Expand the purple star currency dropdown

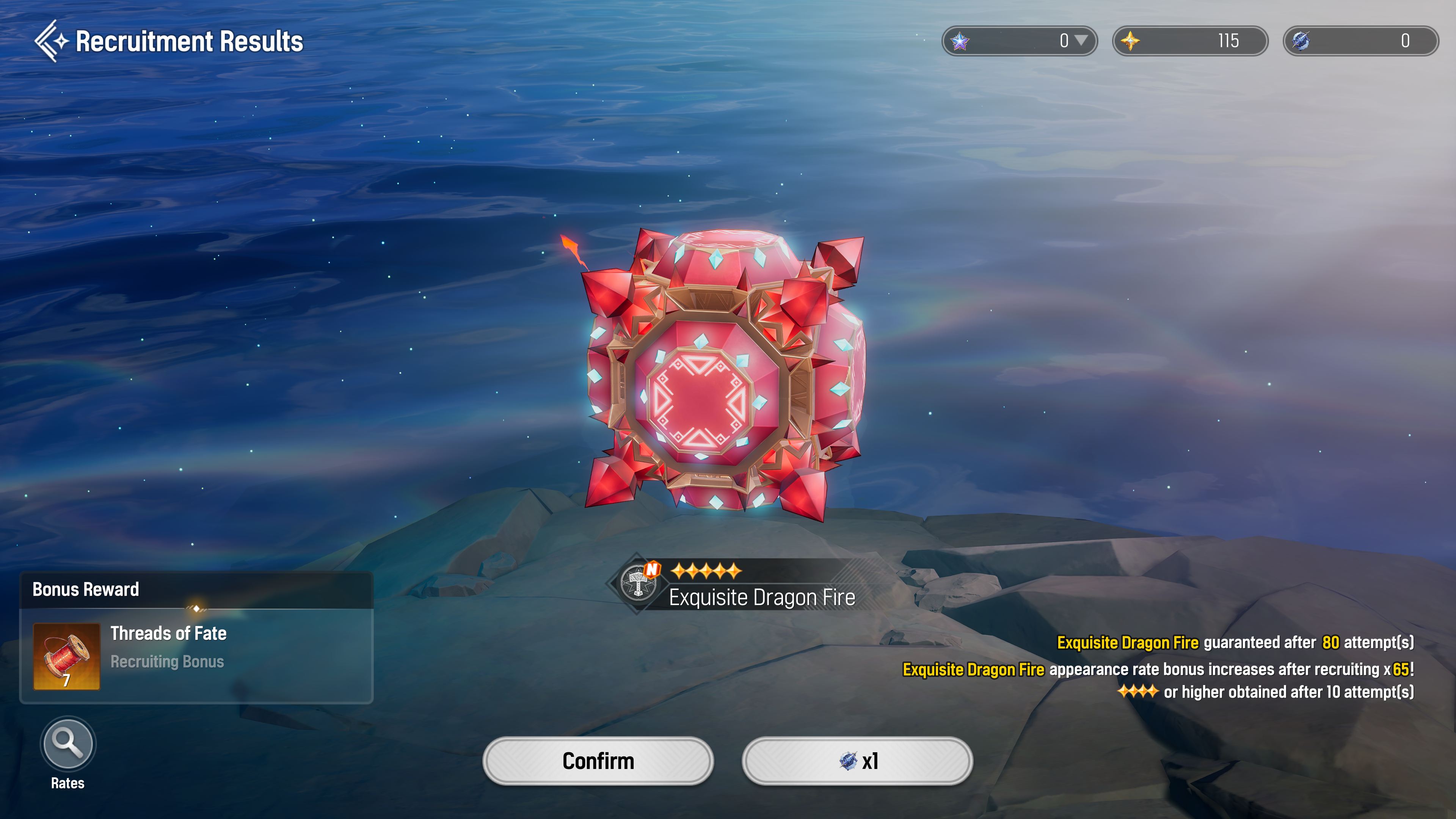(1081, 41)
